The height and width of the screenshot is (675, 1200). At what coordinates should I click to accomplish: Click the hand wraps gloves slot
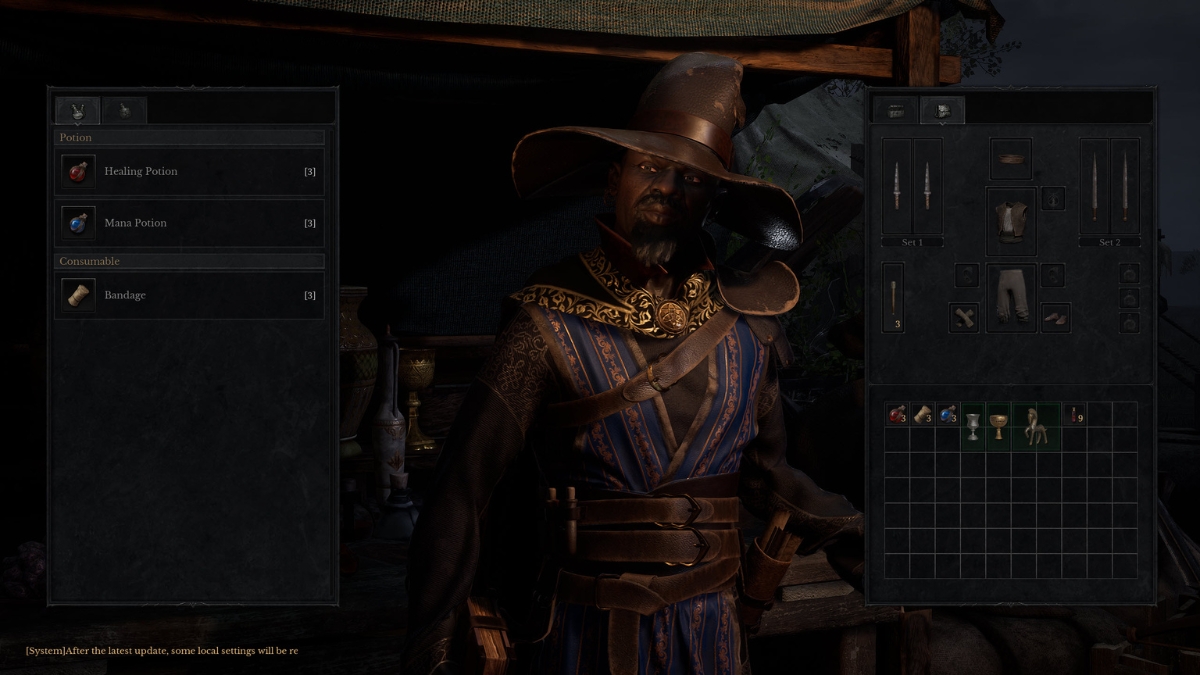tap(964, 317)
